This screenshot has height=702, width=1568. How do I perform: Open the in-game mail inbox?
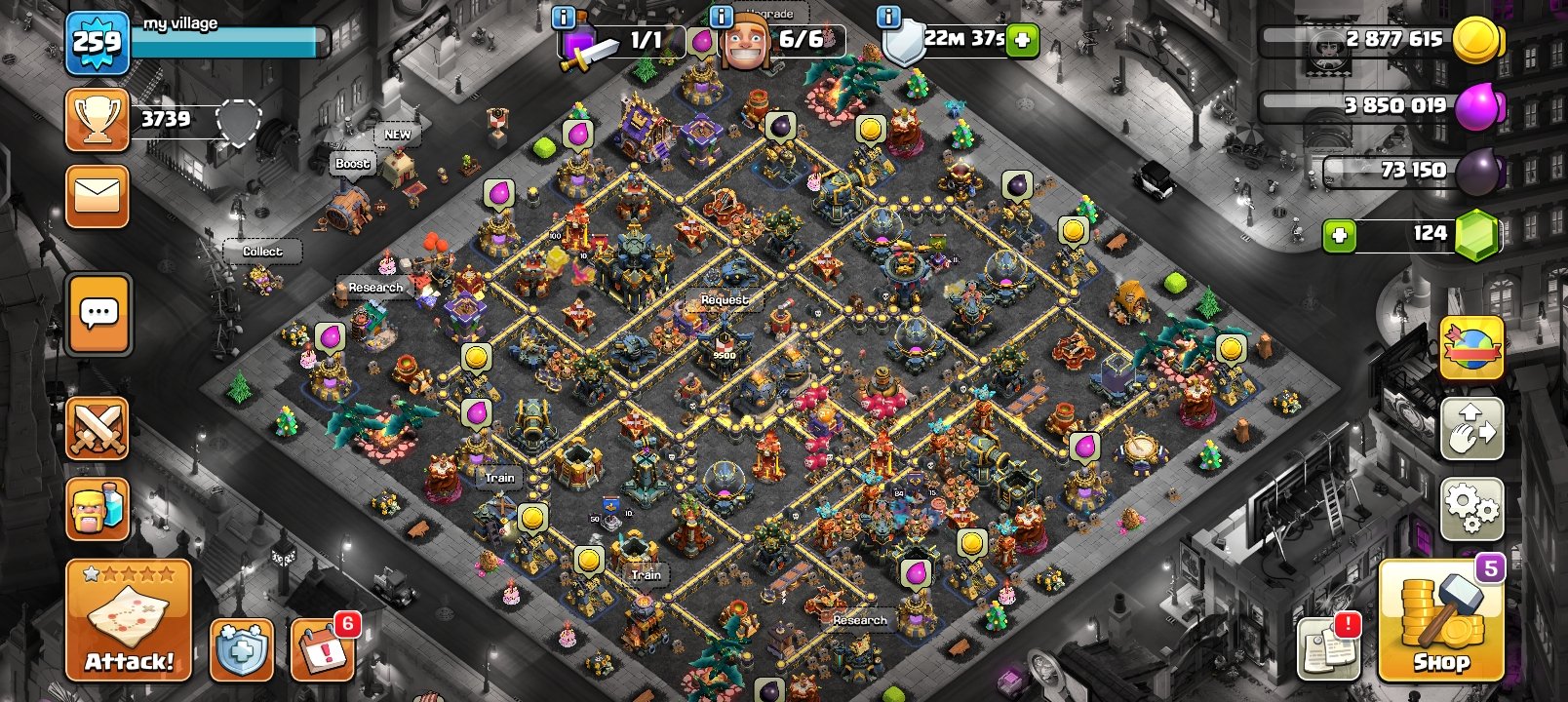tap(97, 192)
